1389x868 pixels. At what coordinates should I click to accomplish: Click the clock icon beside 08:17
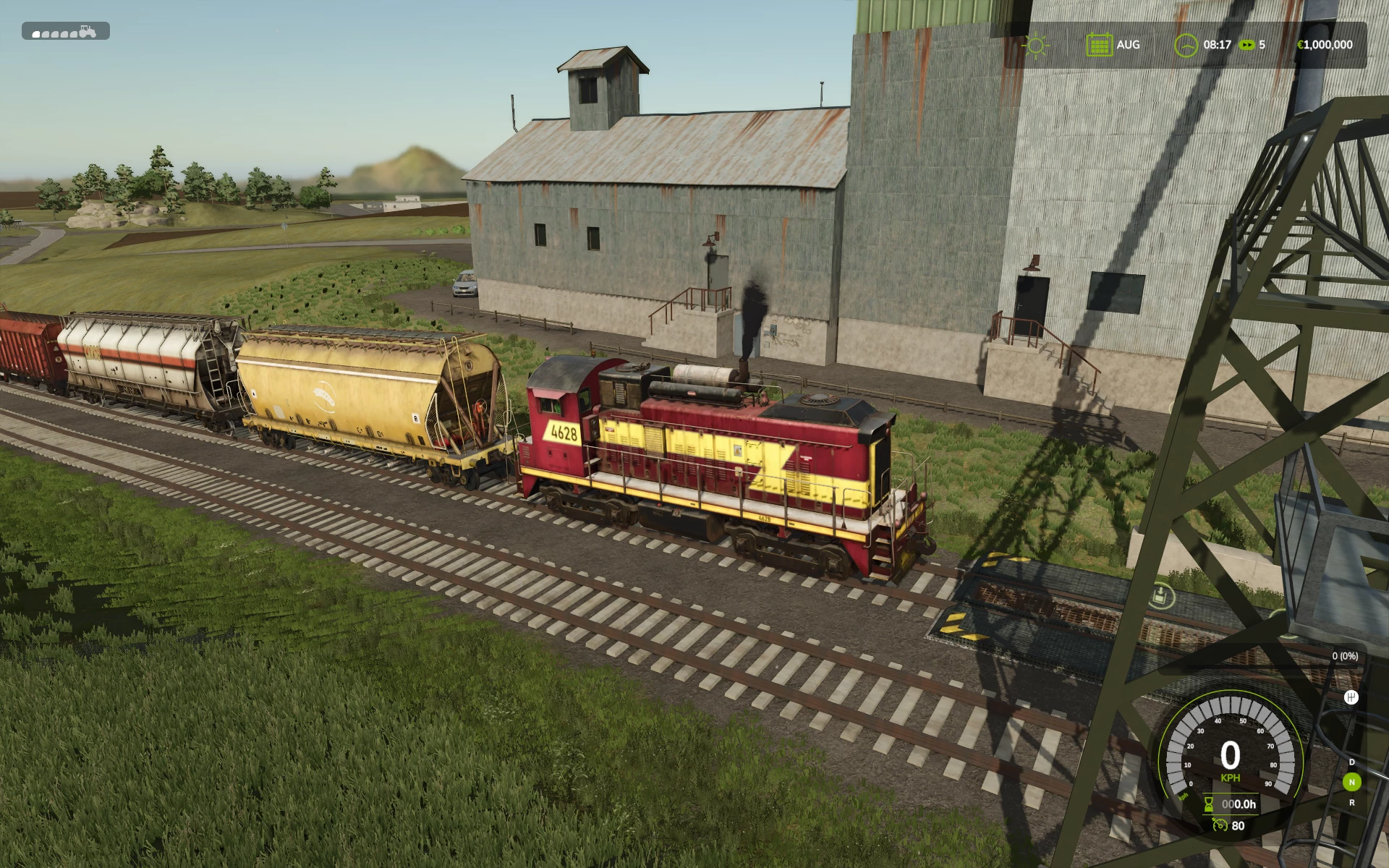click(1185, 45)
